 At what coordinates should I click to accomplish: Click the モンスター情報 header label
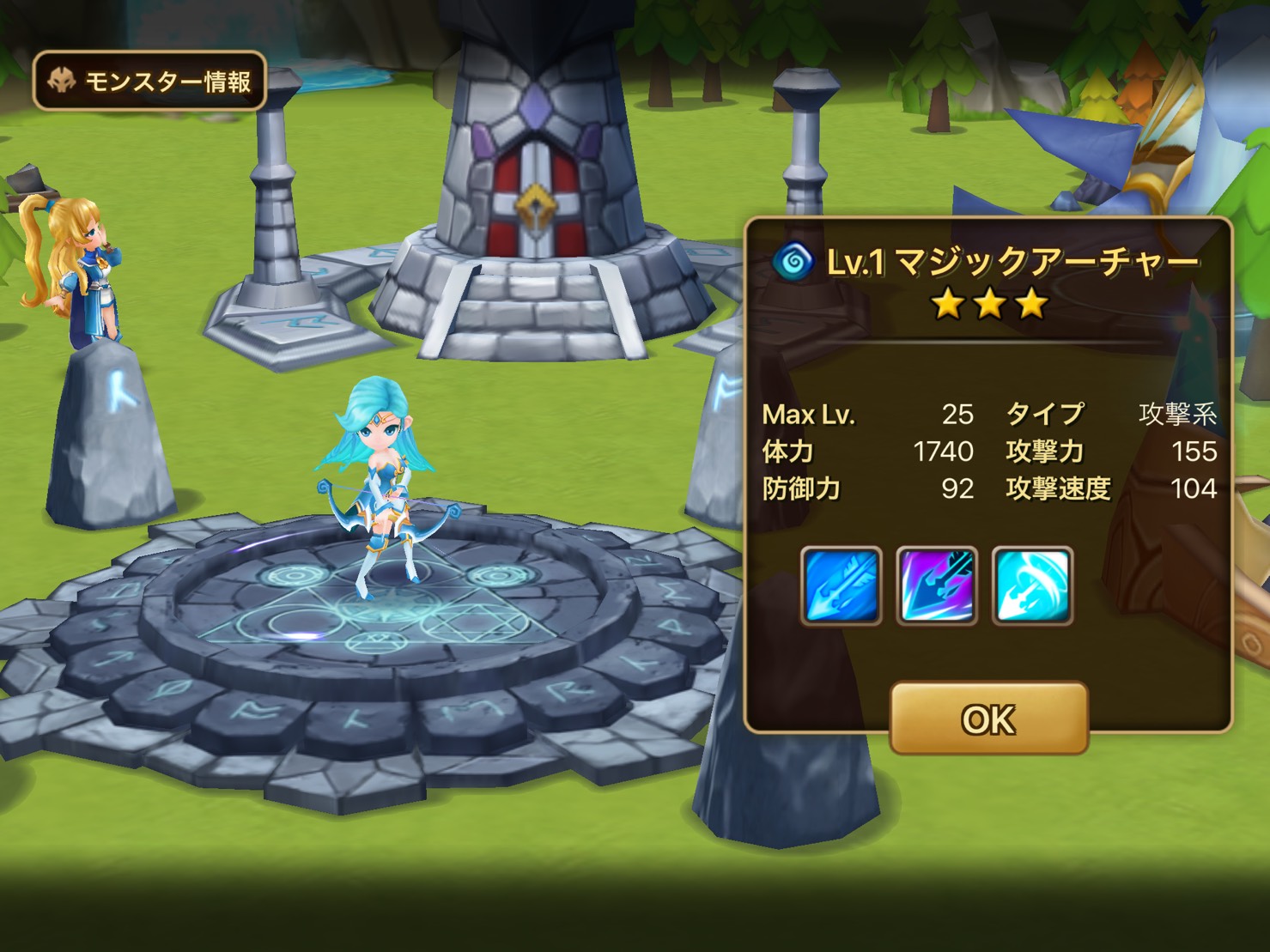[x=149, y=82]
